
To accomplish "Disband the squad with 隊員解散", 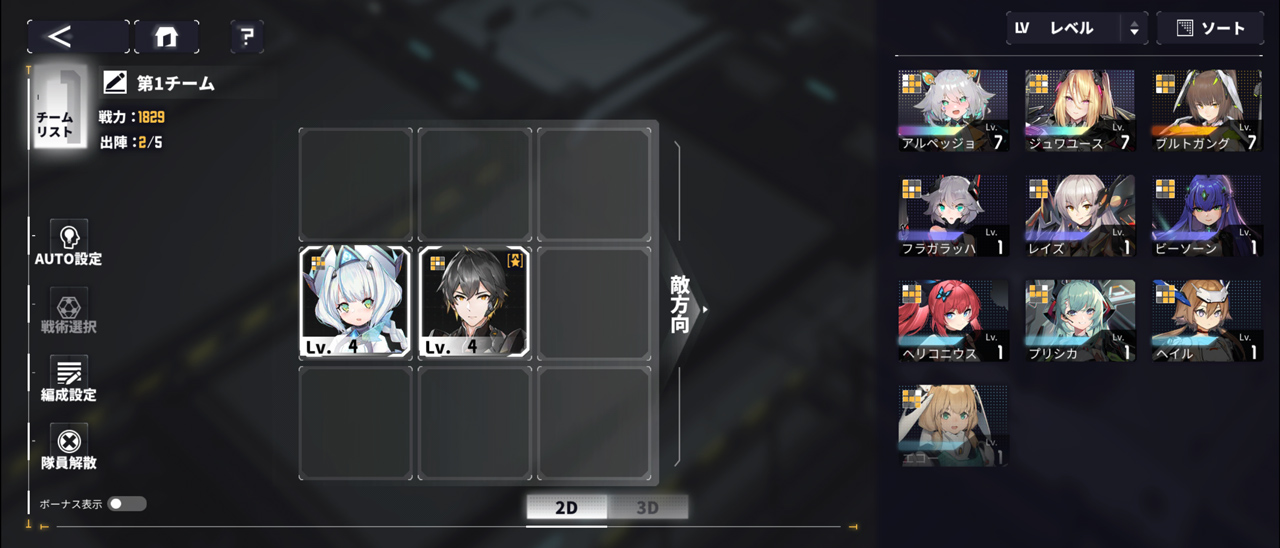I will click(69, 448).
